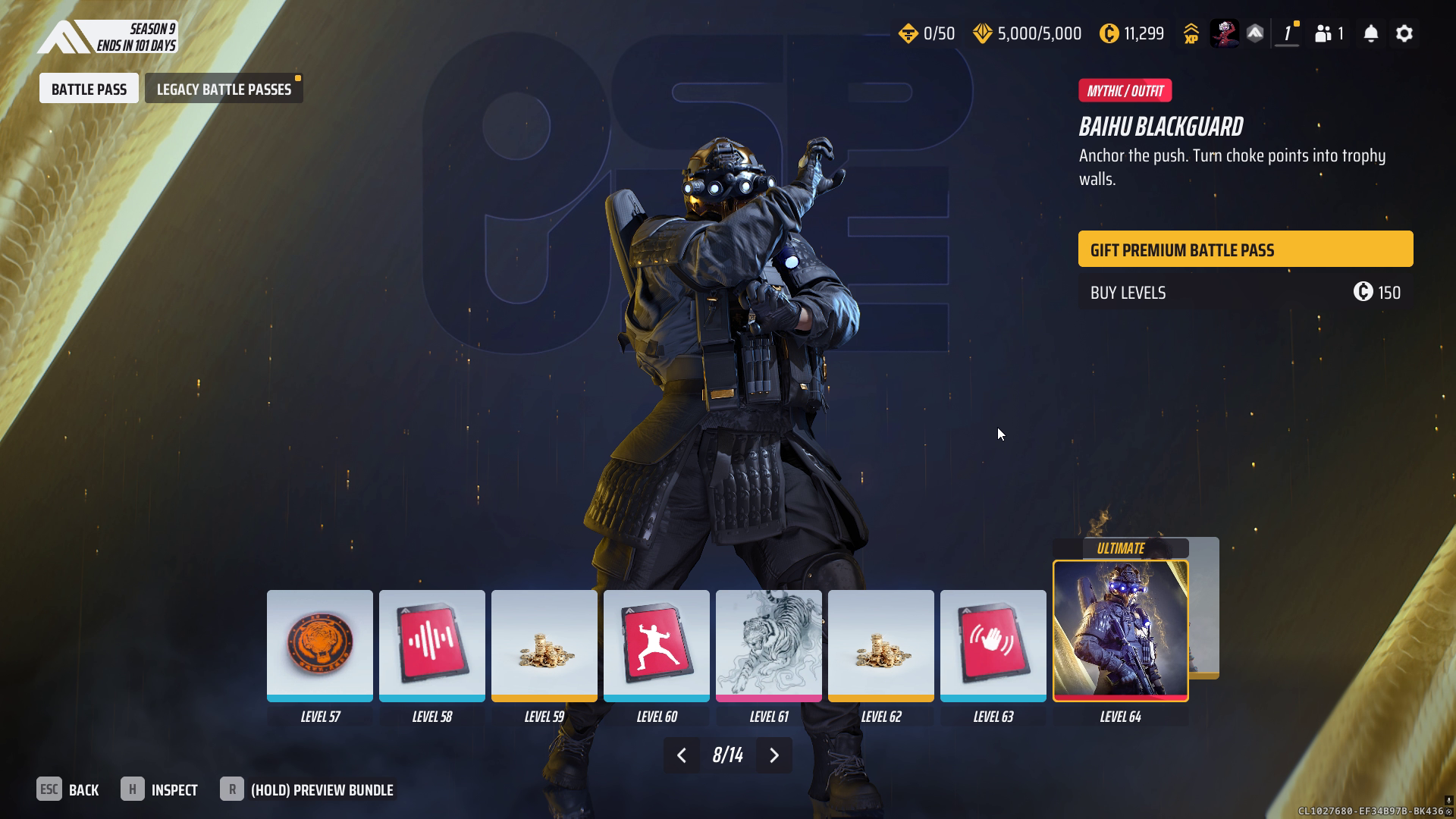Open the settings gear menu
This screenshot has height=819, width=1456.
pos(1404,33)
